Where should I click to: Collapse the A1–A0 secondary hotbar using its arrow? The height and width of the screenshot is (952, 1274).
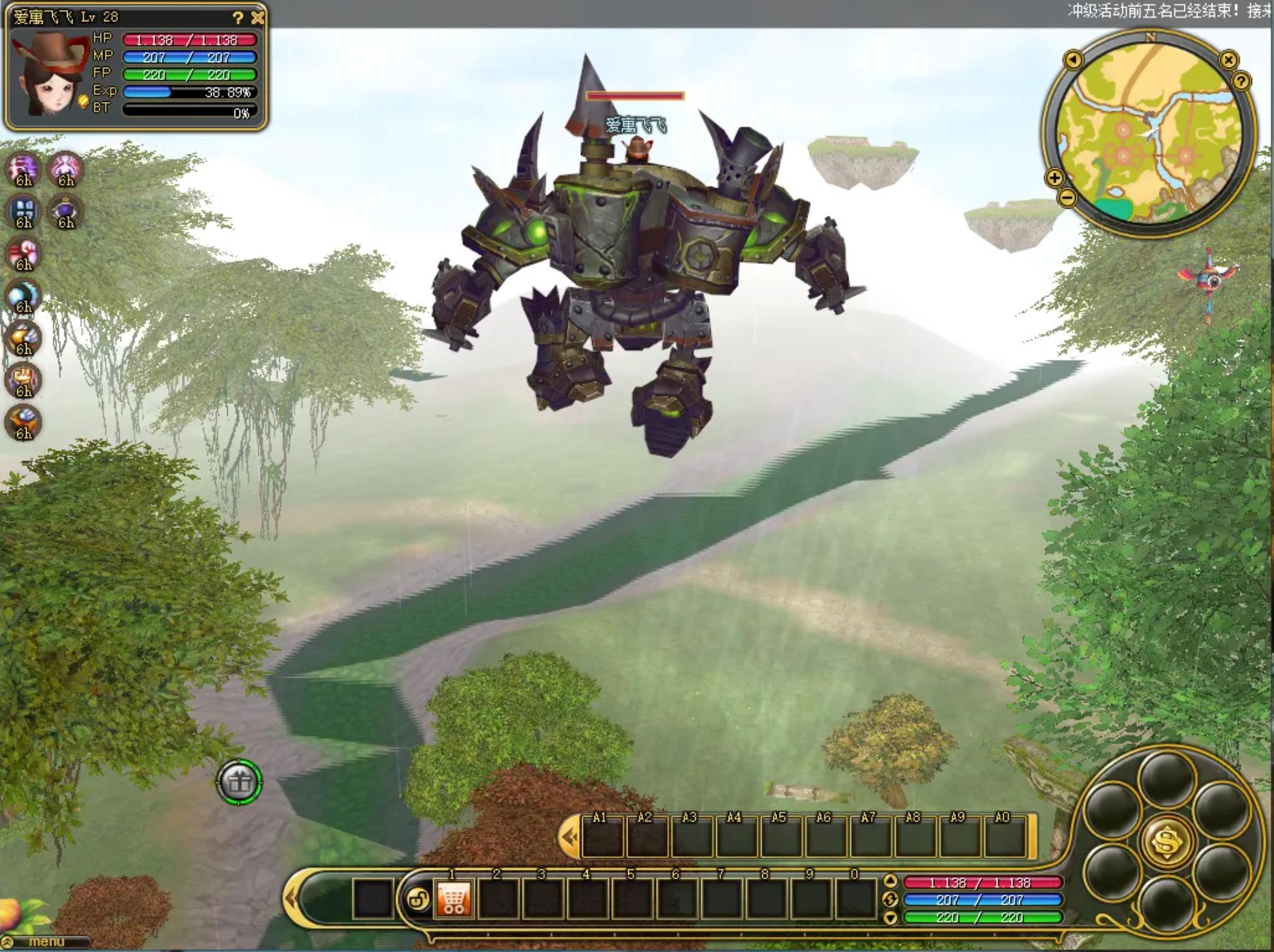click(568, 837)
